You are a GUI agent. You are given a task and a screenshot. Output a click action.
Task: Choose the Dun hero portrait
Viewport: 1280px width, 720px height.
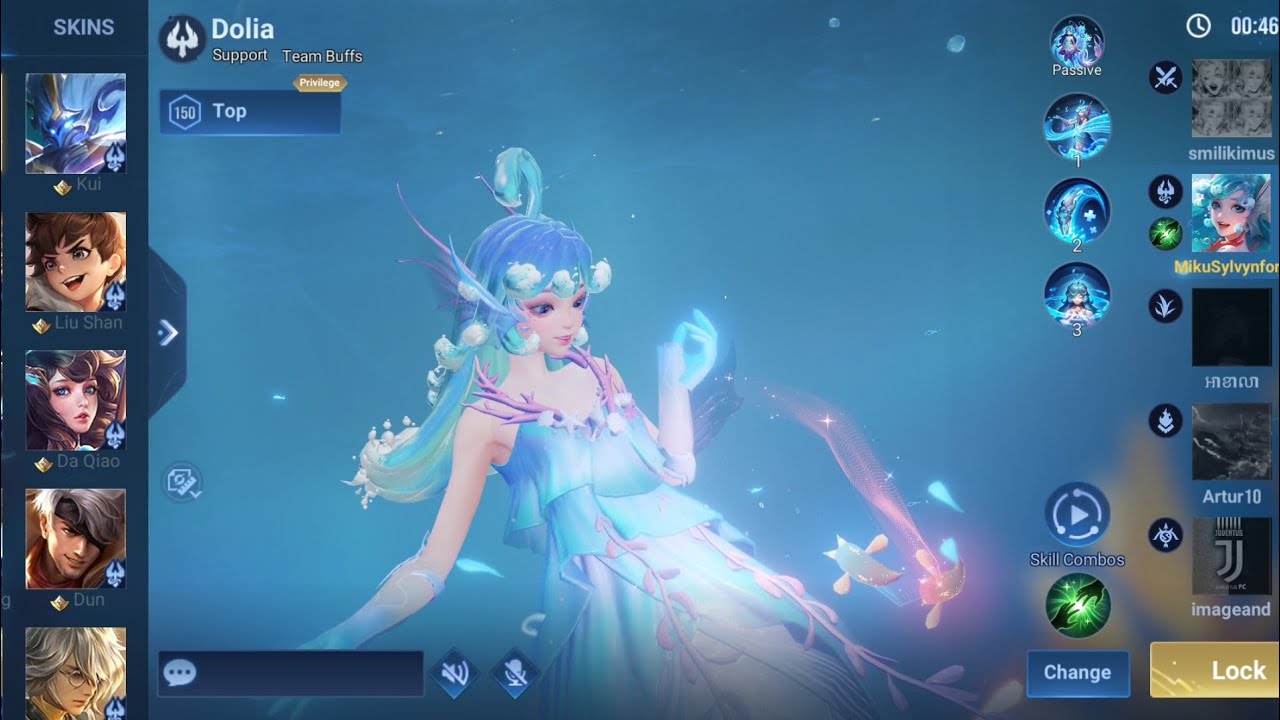point(76,539)
